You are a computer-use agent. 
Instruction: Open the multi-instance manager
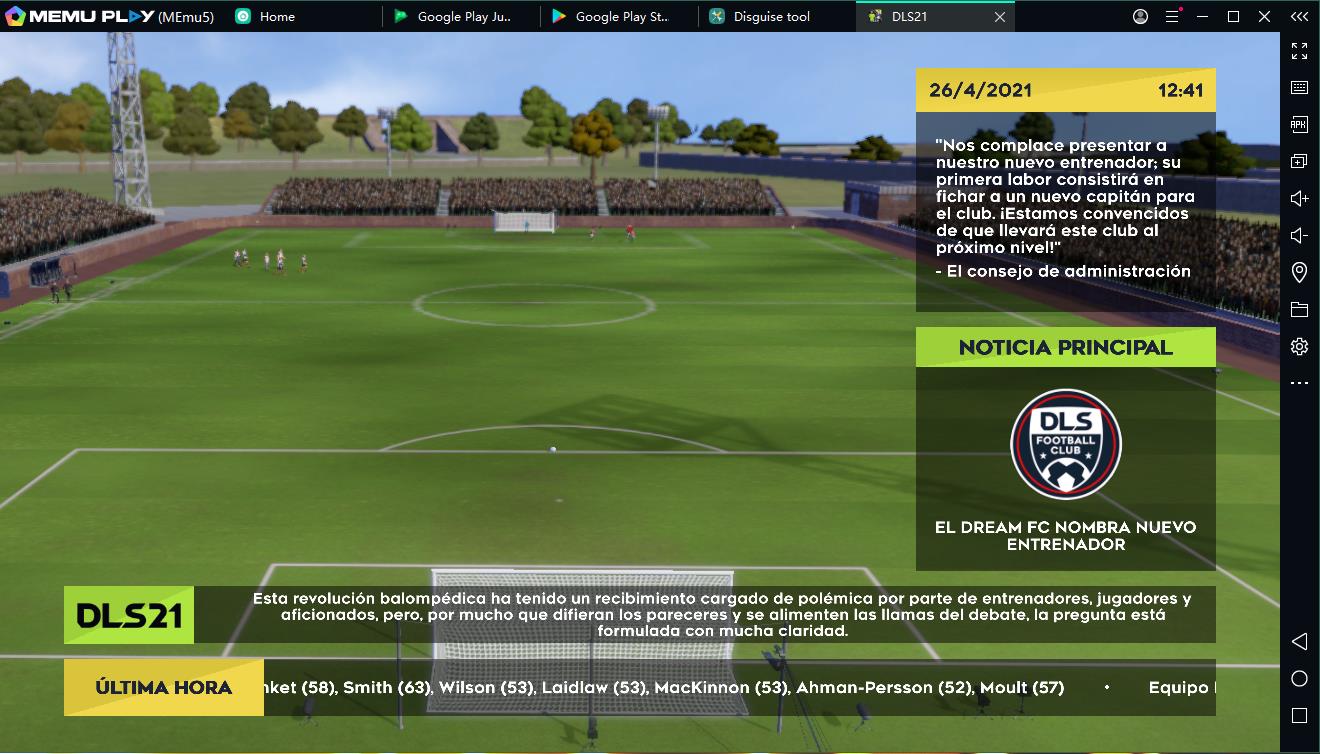(1298, 160)
